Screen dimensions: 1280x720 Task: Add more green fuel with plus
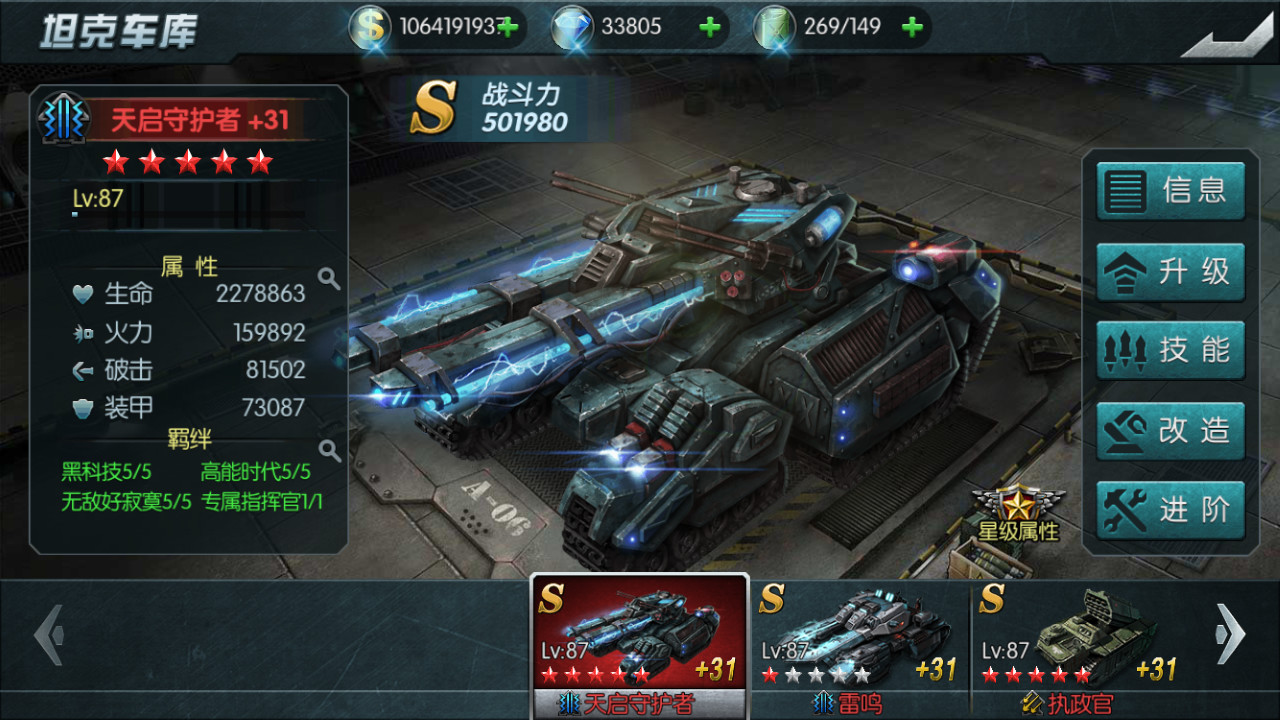[x=912, y=27]
